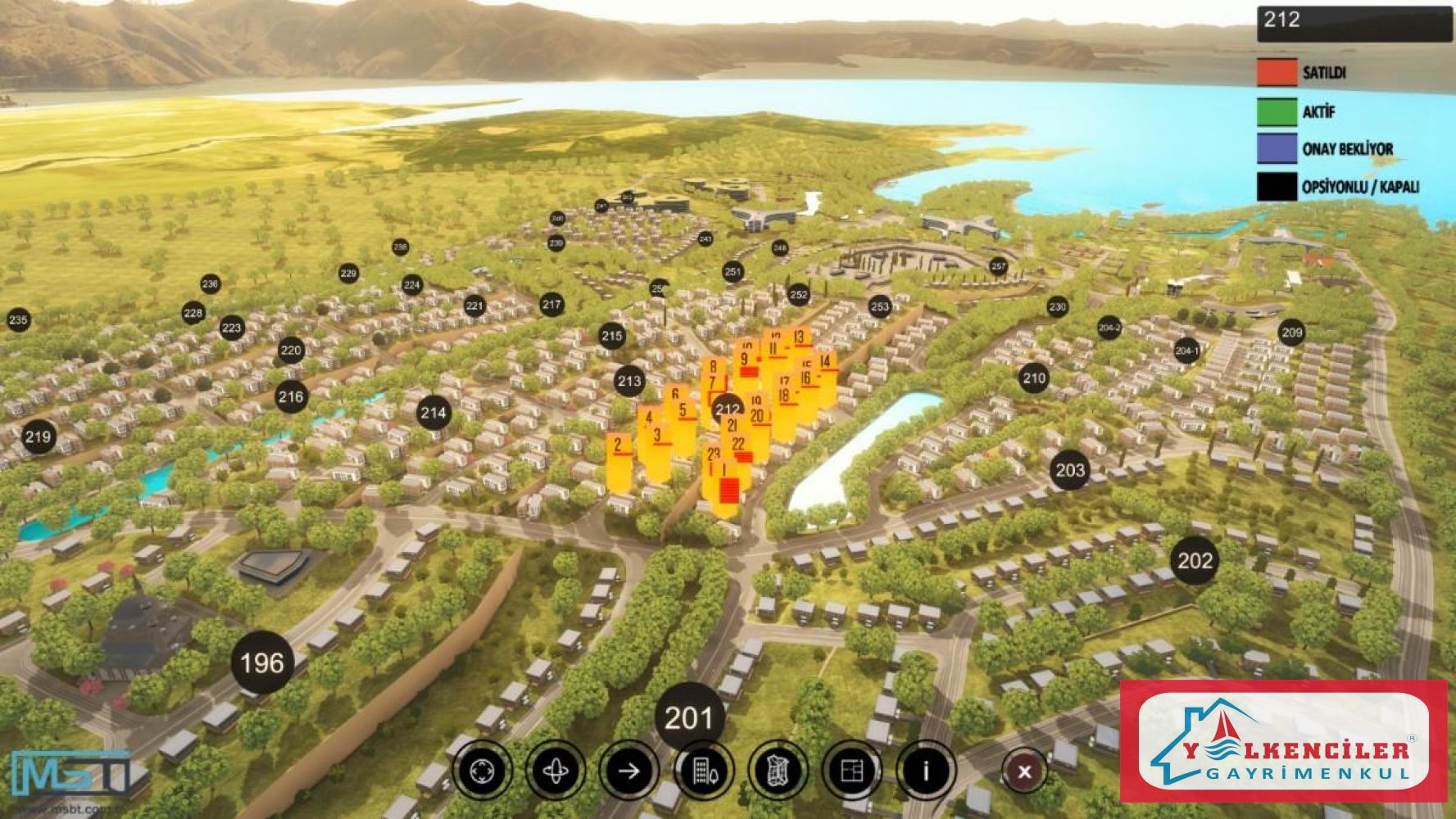This screenshot has width=1456, height=819.
Task: Open block marker 219
Action: (x=38, y=437)
